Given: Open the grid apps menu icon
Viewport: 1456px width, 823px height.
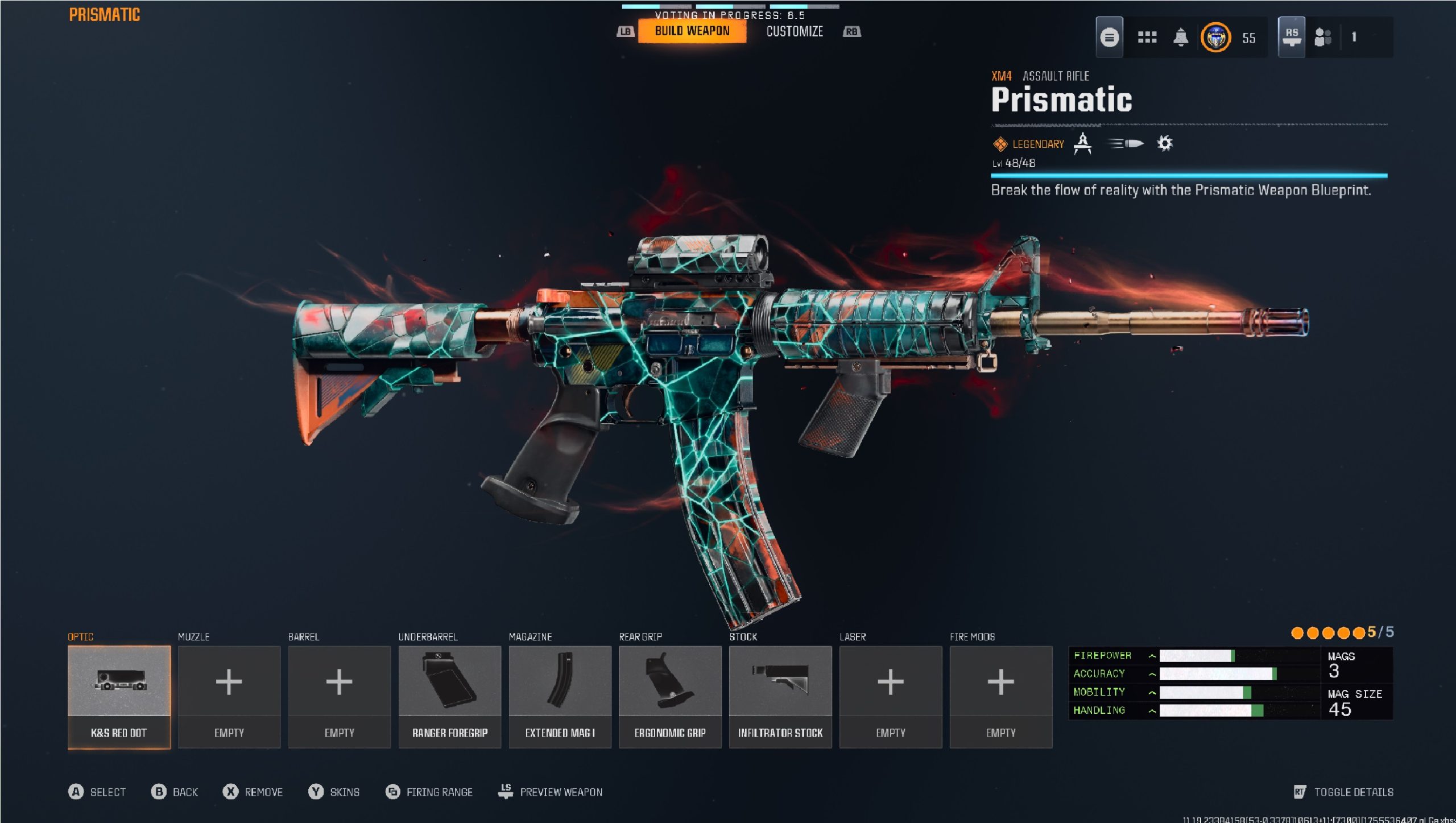Looking at the screenshot, I should [1147, 38].
